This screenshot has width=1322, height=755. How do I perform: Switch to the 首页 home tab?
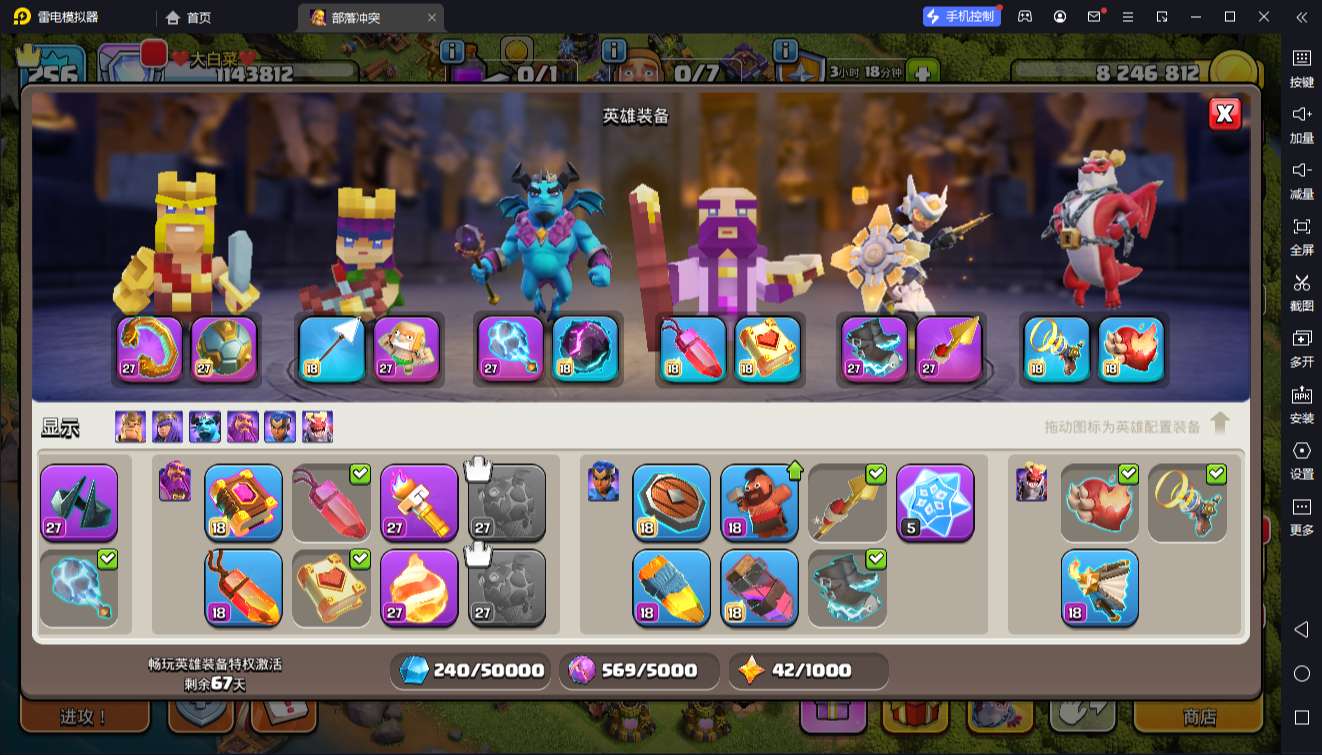[190, 17]
